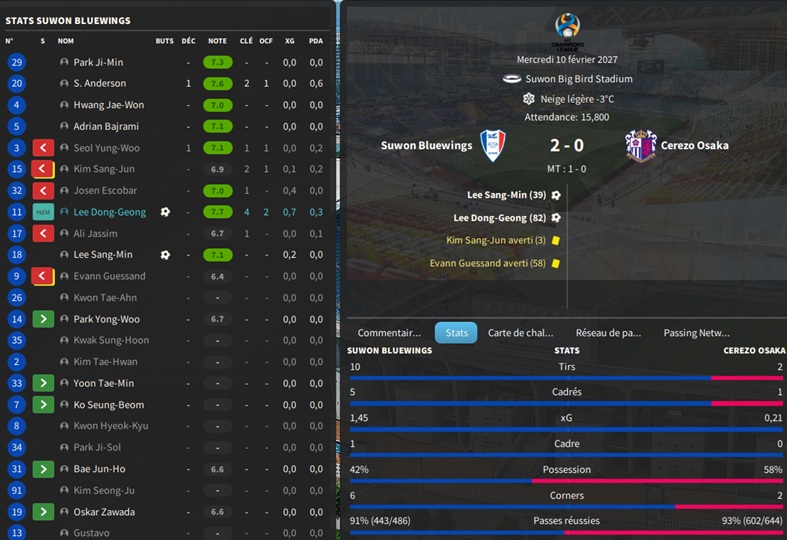Choose Adrian Bajrami from the squad list
The image size is (787, 540).
(x=106, y=127)
